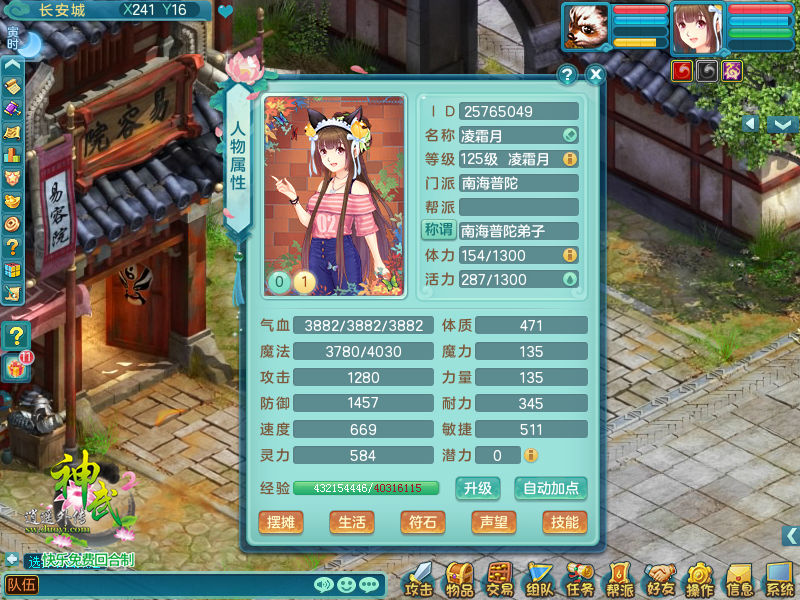Activate 自动加点 auto-allocate points

coord(551,488)
